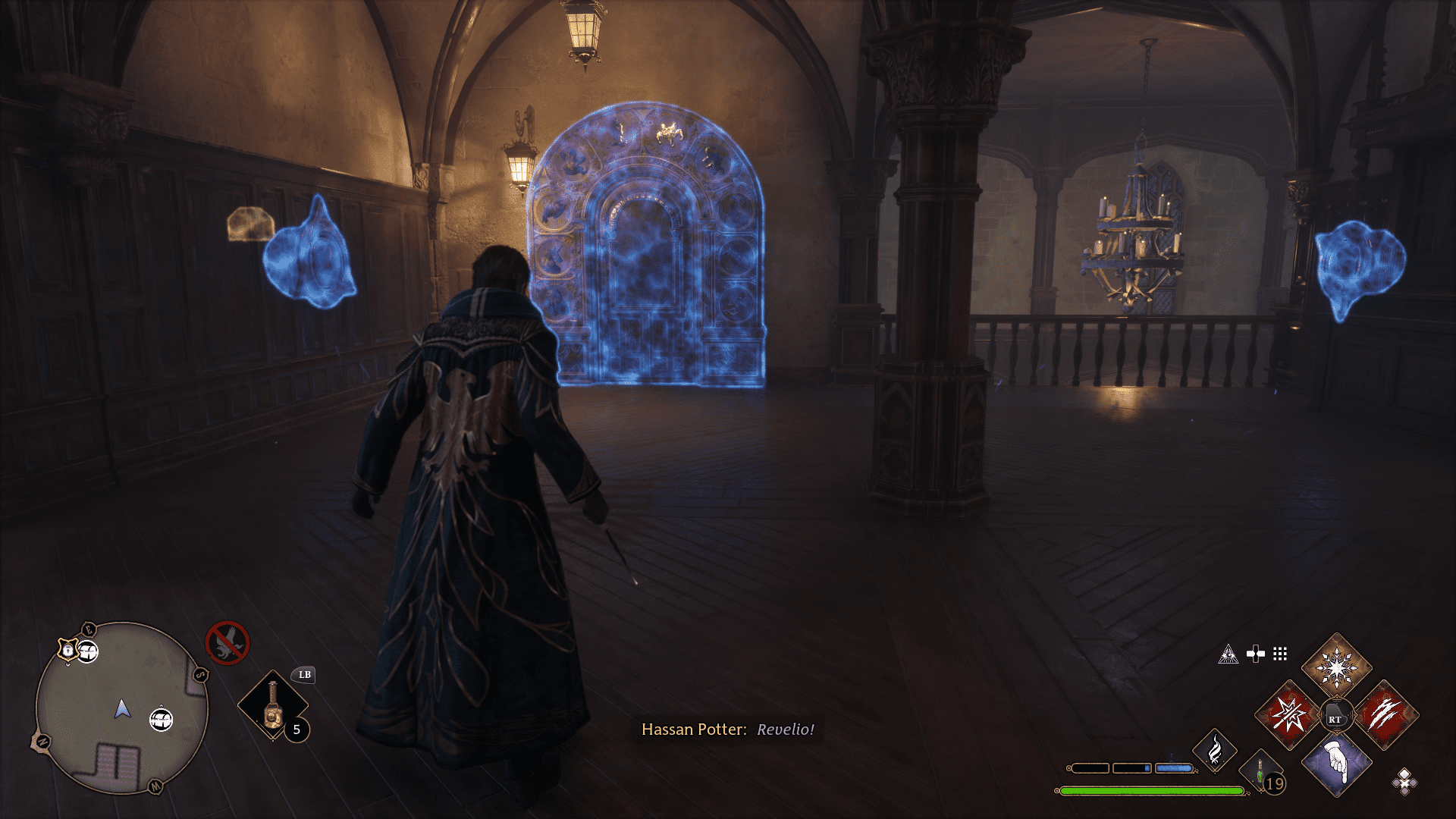Open the Revelio eye-triangle indicator
The height and width of the screenshot is (819, 1456).
pyautogui.click(x=1228, y=654)
